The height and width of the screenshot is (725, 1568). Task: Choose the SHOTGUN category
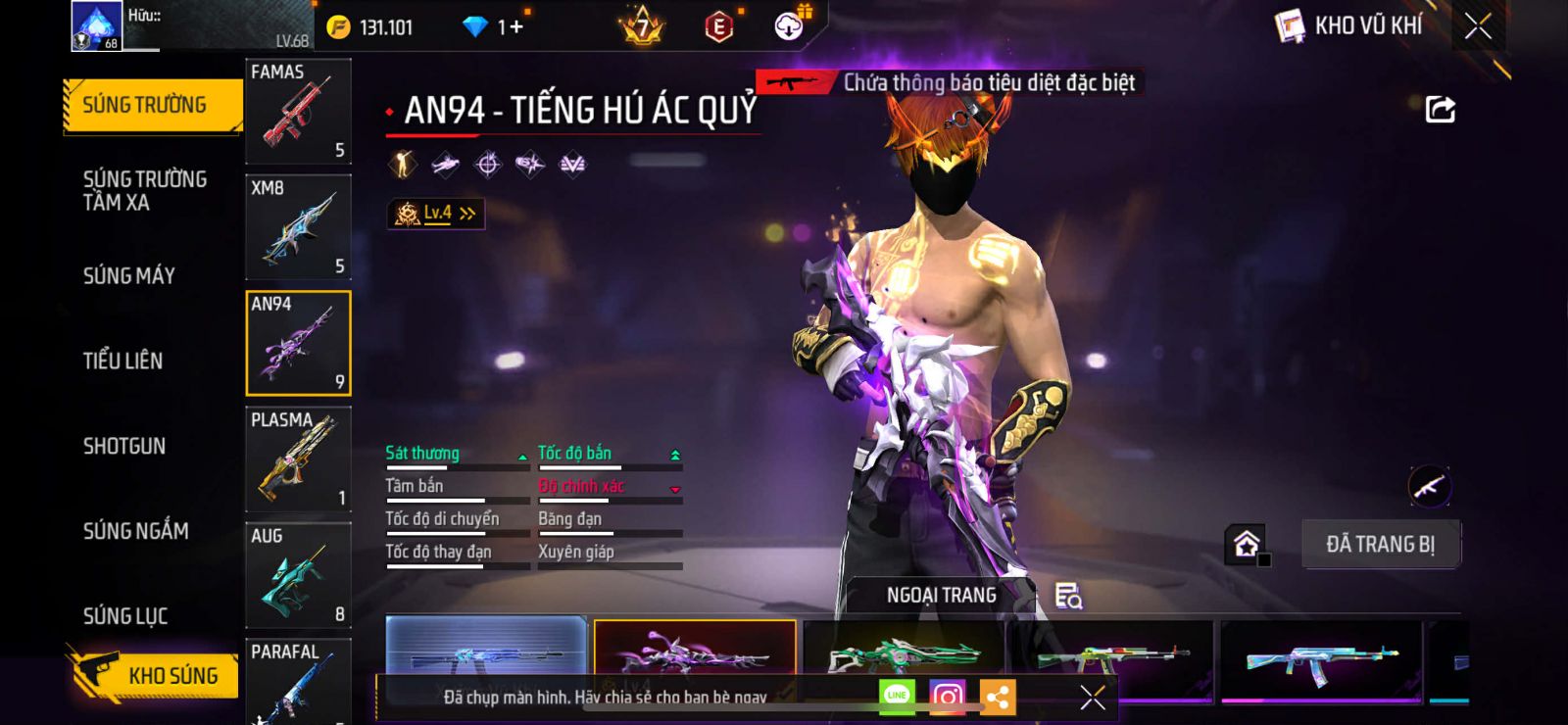tap(123, 447)
